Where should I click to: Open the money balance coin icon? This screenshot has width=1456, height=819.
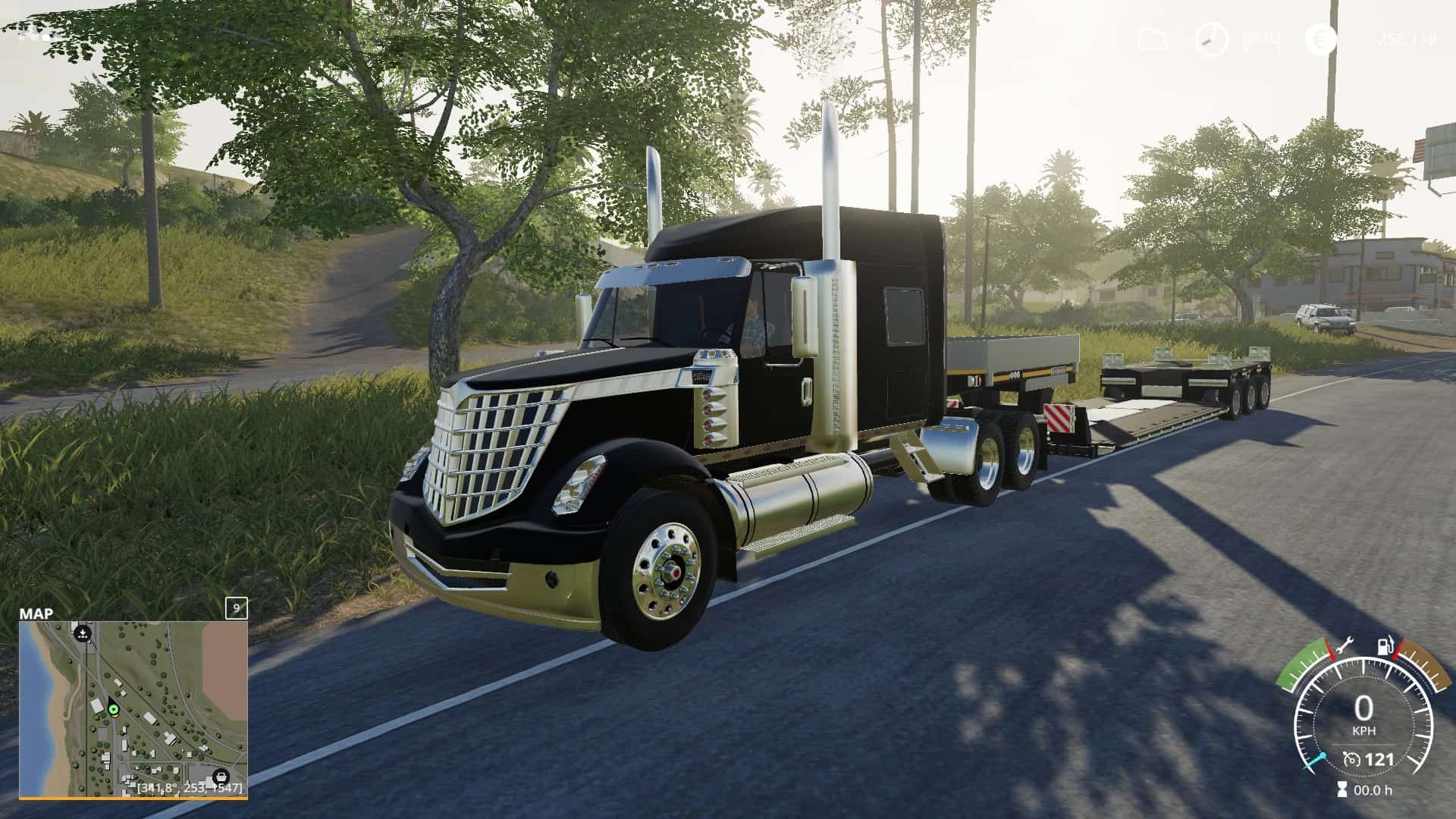tap(1320, 39)
